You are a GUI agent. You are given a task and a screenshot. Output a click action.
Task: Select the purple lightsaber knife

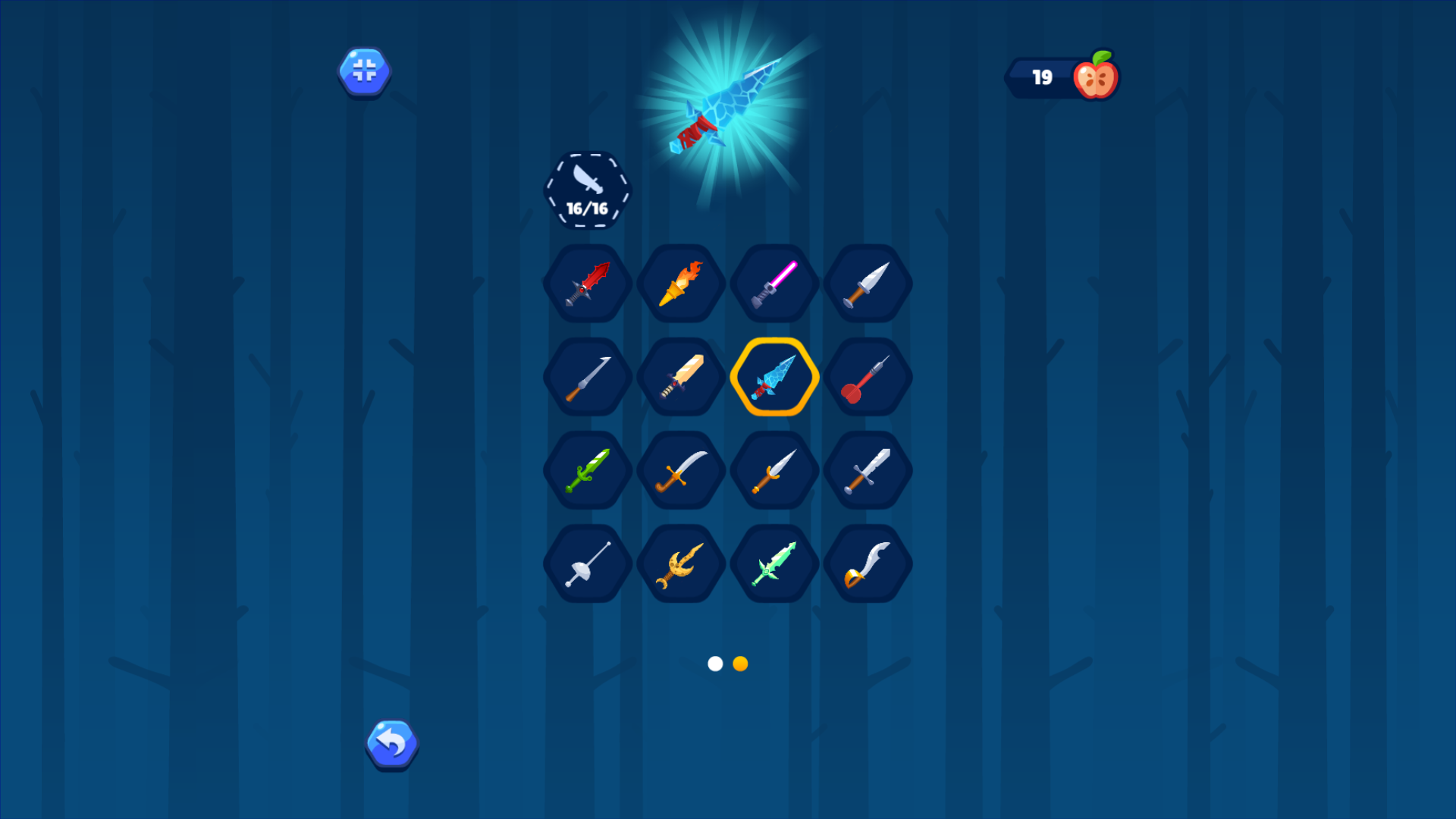tap(774, 284)
